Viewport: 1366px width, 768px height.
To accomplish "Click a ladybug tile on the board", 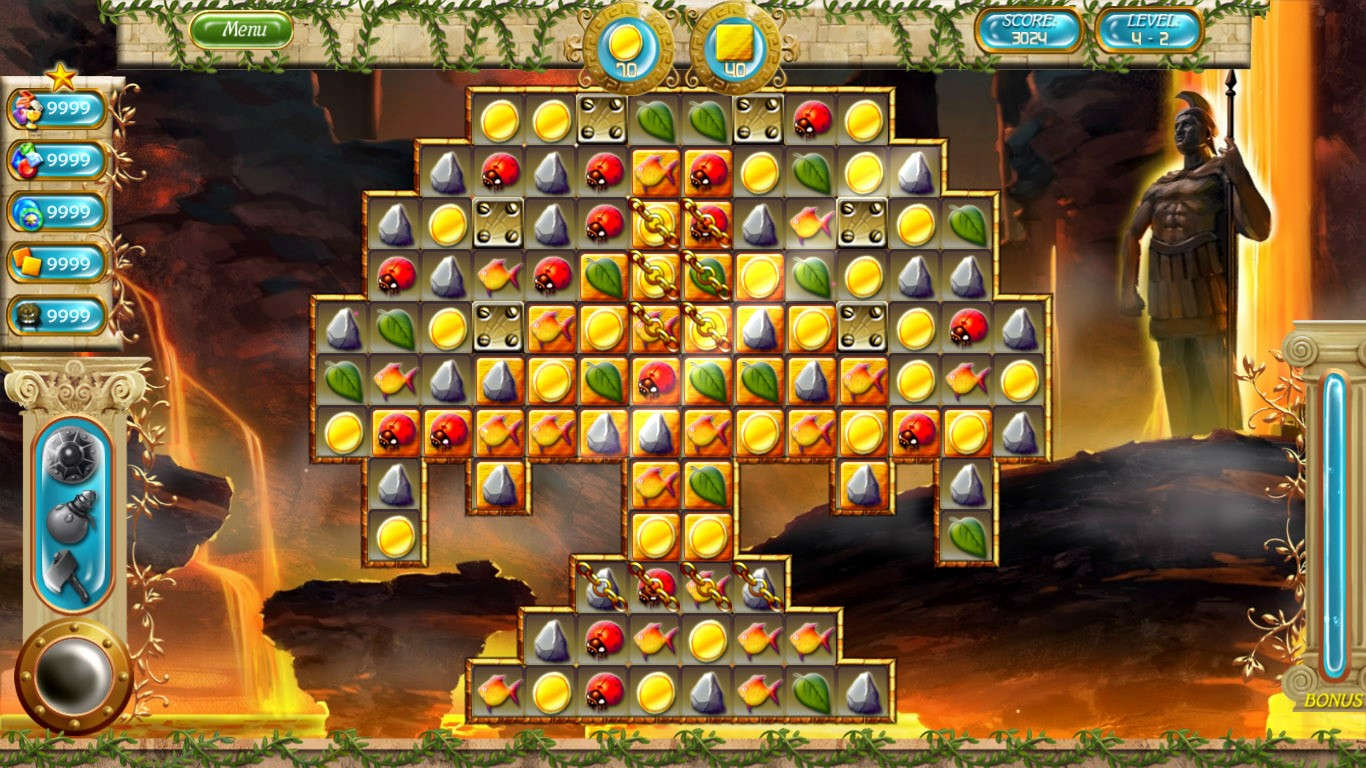I will pyautogui.click(x=498, y=170).
